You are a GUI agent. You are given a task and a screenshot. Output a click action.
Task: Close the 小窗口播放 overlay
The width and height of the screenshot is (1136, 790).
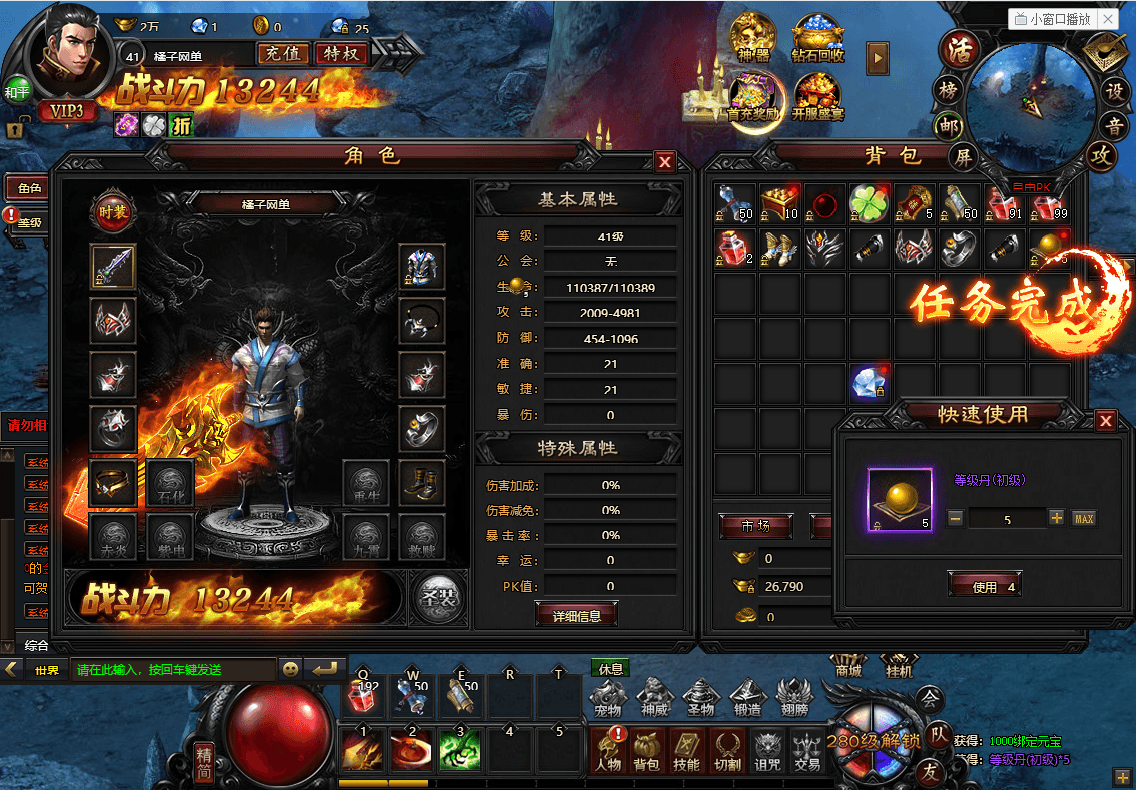[1107, 19]
